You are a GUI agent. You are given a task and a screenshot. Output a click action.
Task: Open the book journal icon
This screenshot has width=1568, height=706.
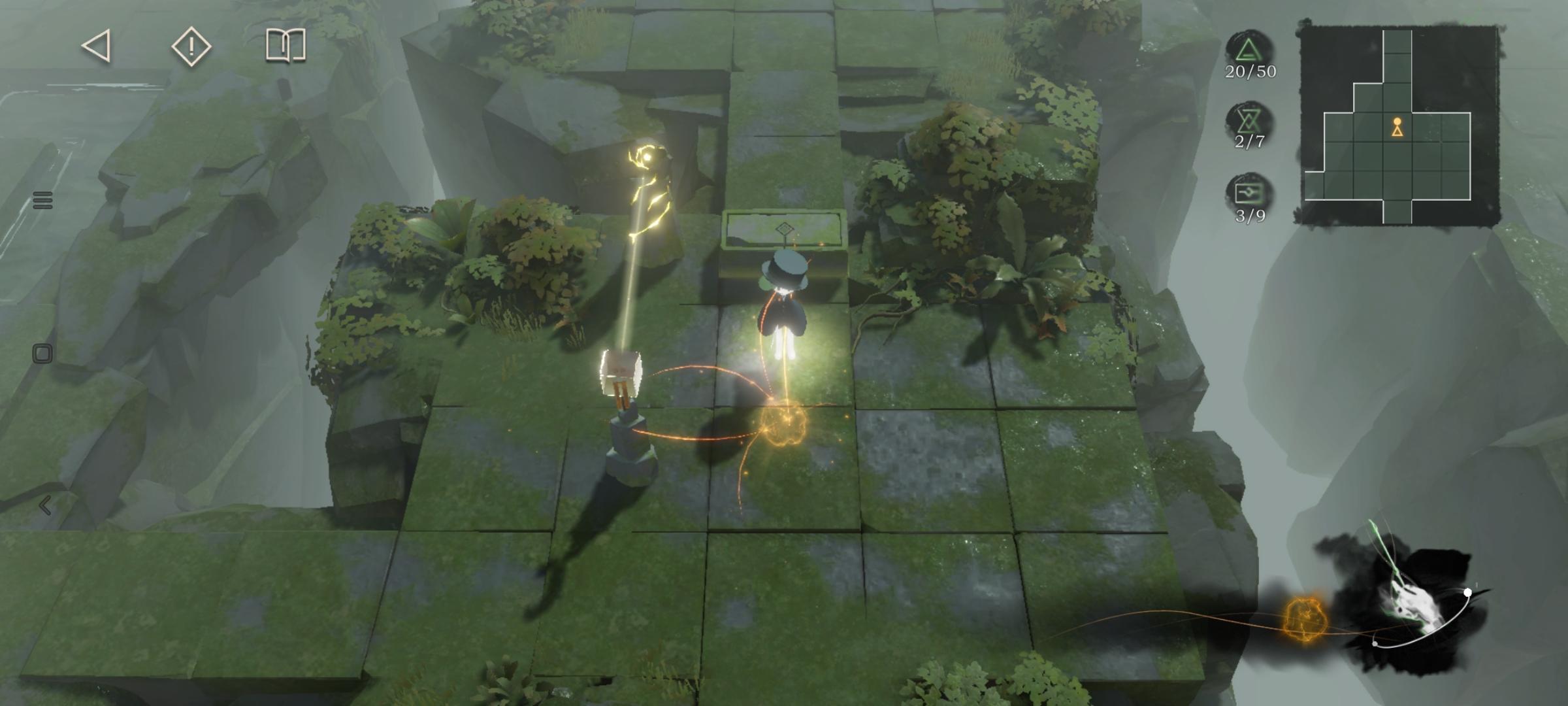click(286, 46)
